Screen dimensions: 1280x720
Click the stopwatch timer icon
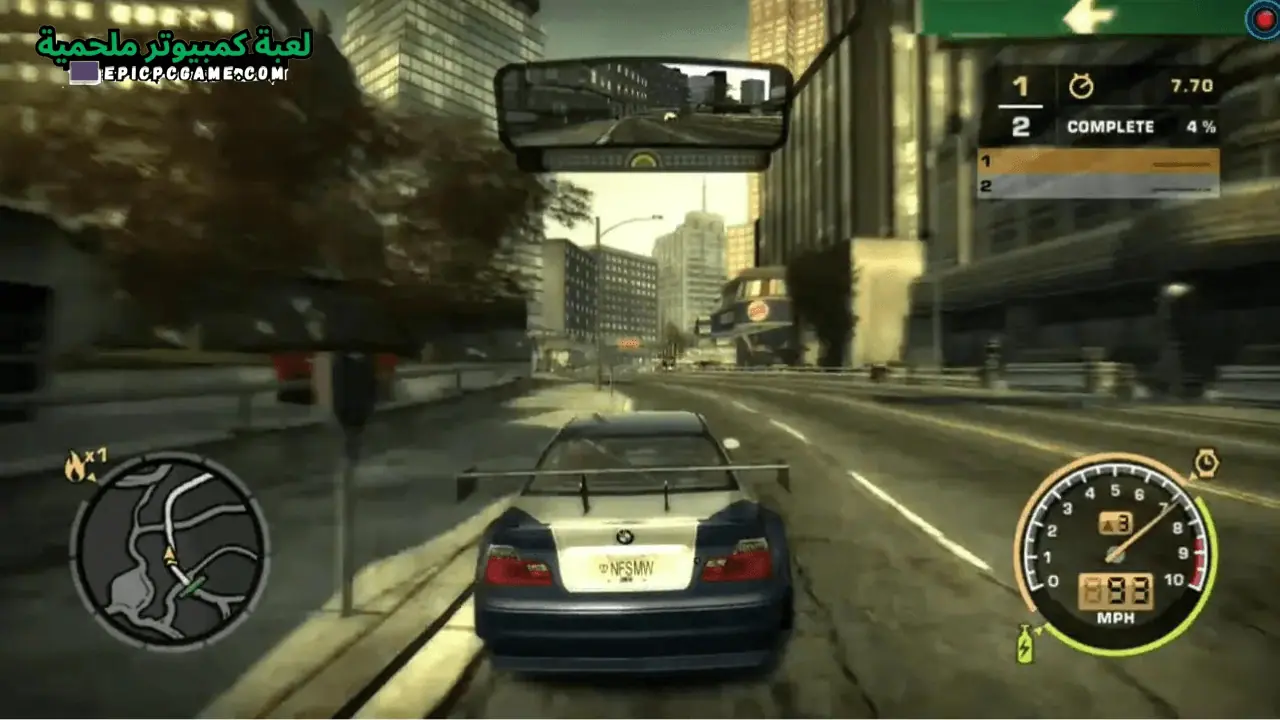point(1083,86)
